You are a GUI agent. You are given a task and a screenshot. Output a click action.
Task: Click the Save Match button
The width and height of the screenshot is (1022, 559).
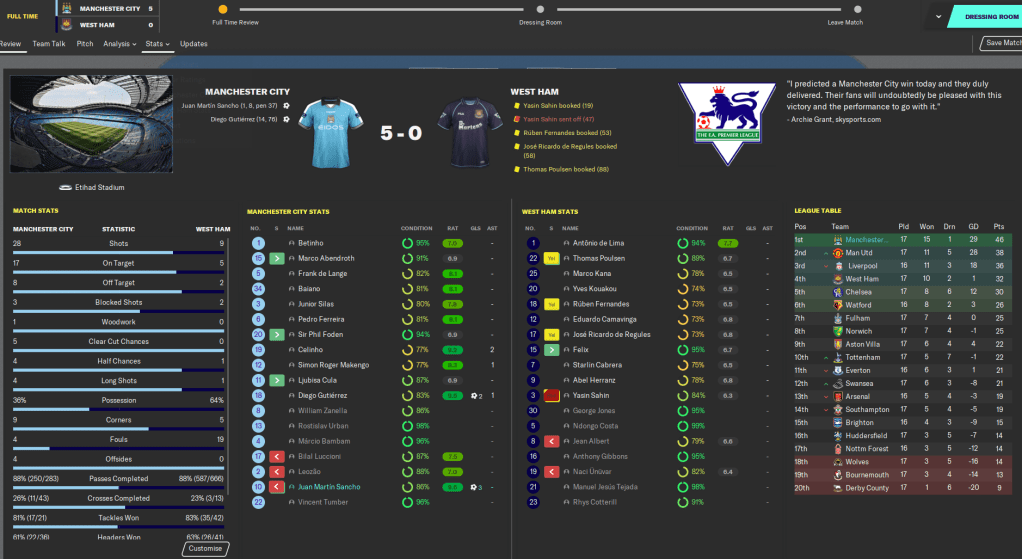(1002, 43)
